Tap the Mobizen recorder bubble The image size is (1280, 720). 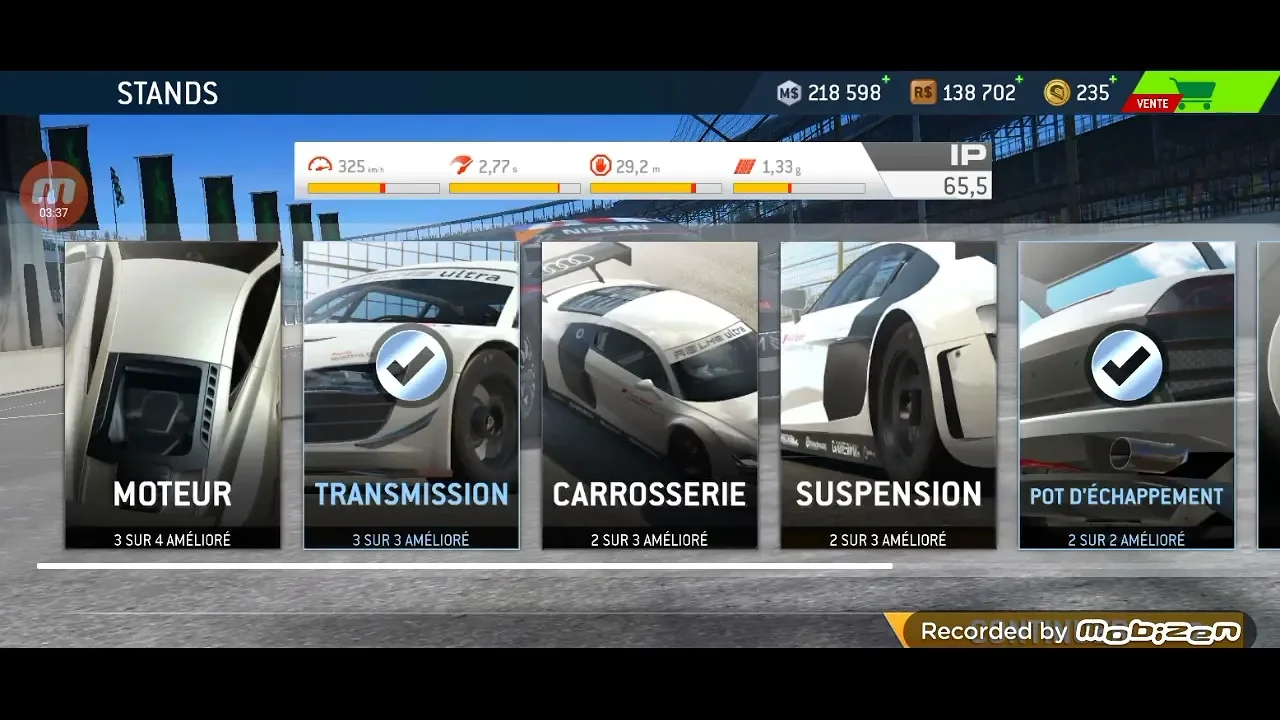pos(53,192)
